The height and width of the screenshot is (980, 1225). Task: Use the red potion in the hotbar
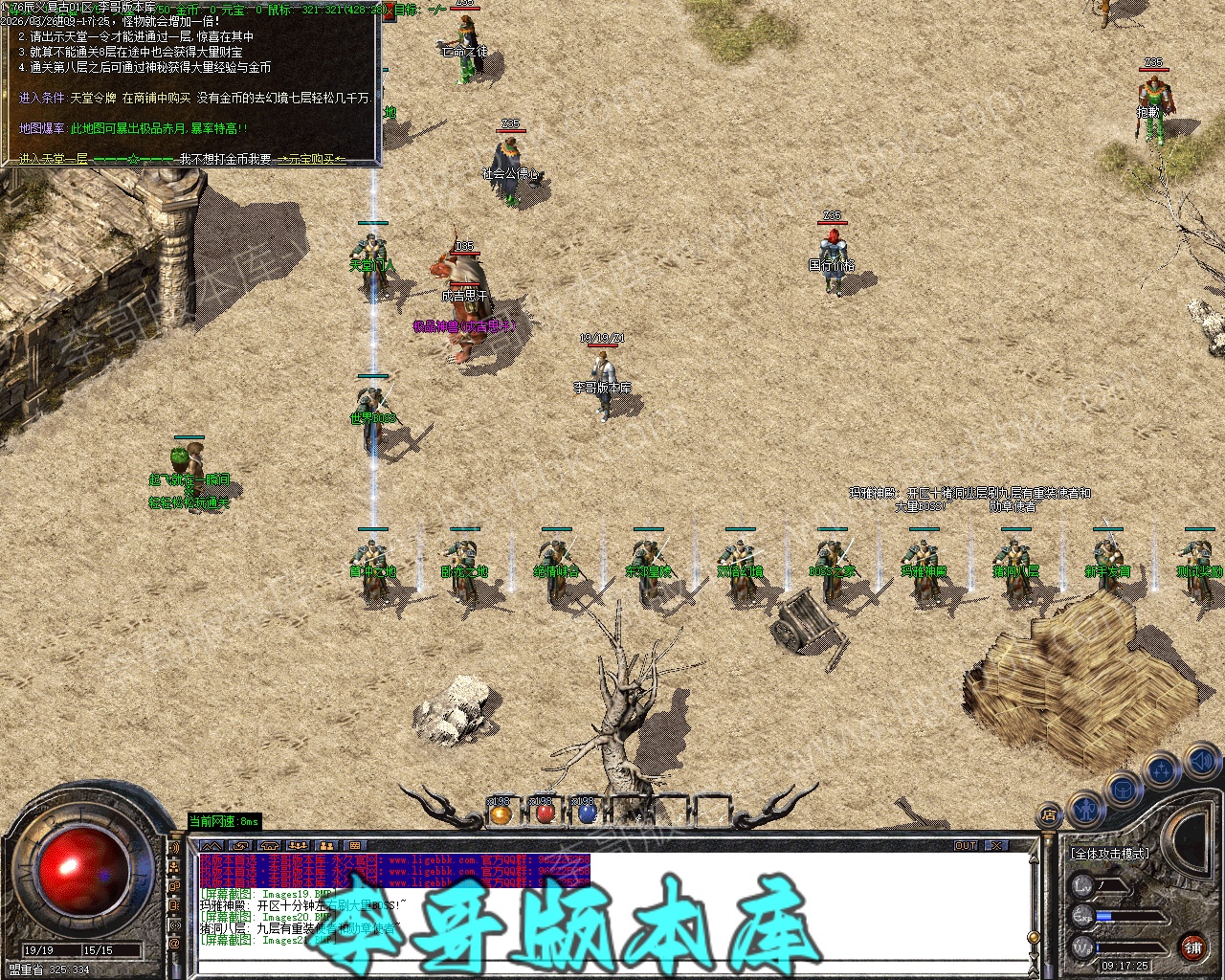545,813
